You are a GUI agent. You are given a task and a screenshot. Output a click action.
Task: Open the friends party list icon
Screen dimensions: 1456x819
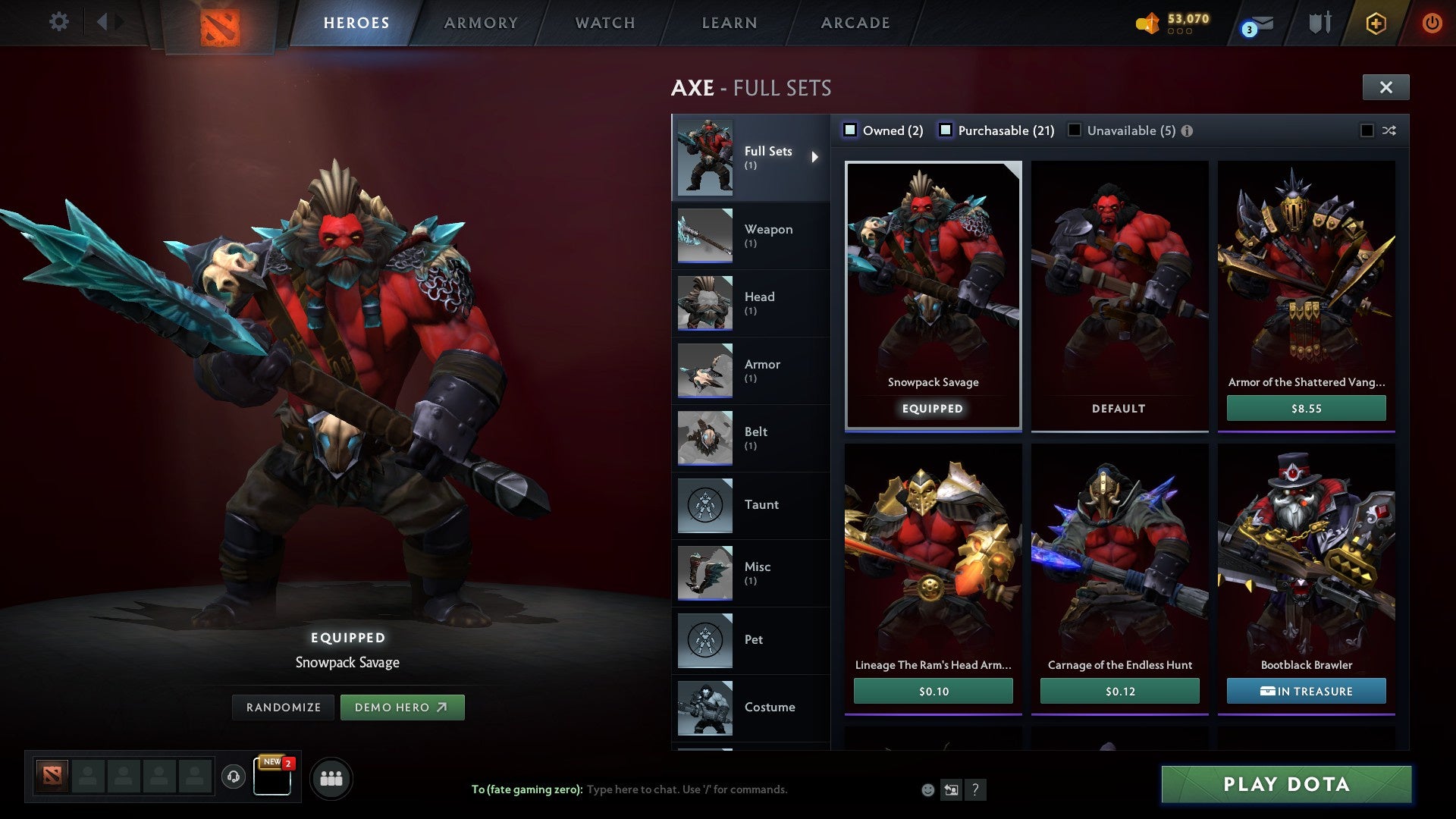coord(331,777)
